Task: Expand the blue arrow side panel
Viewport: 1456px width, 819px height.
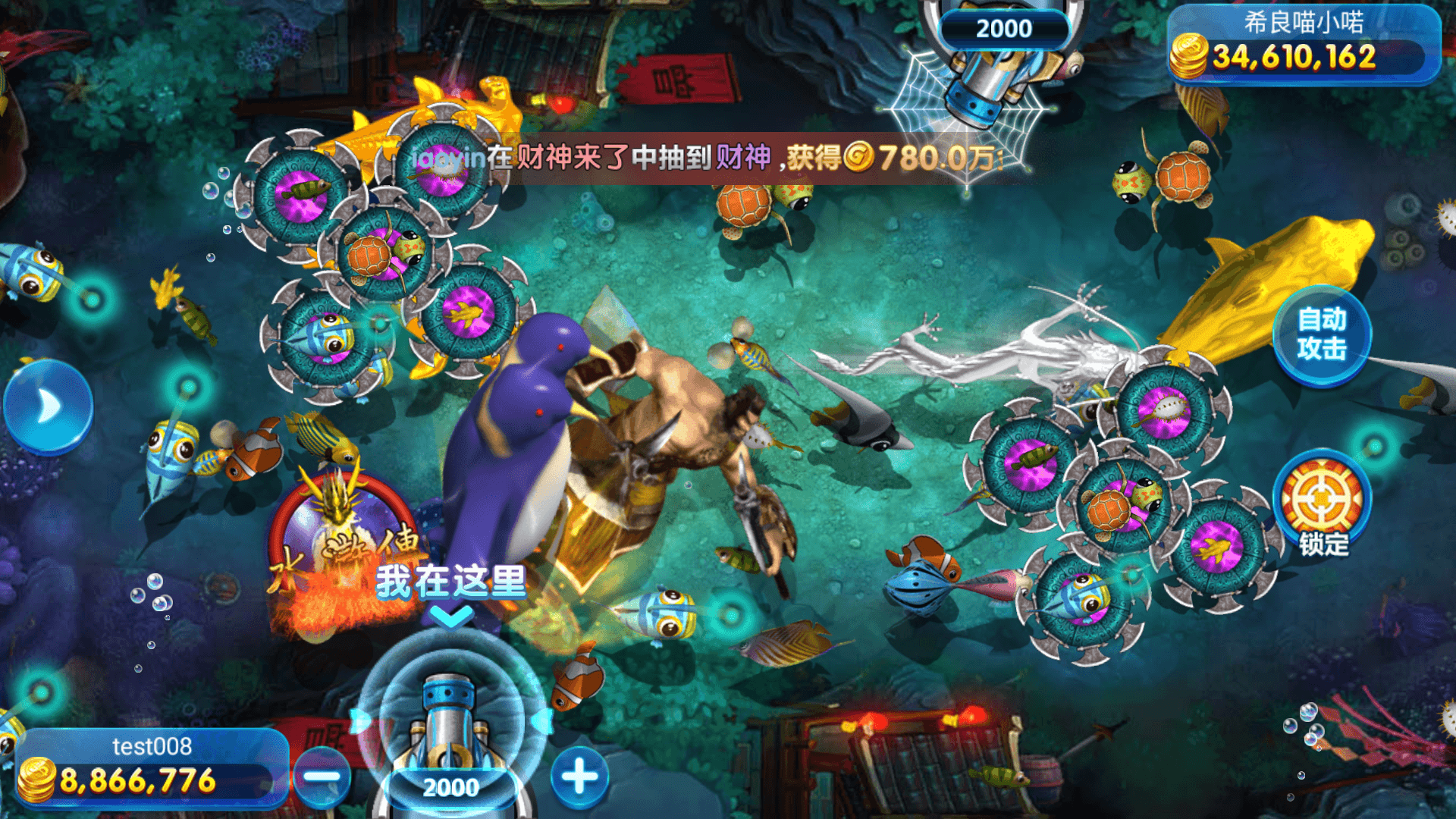Action: (x=48, y=406)
